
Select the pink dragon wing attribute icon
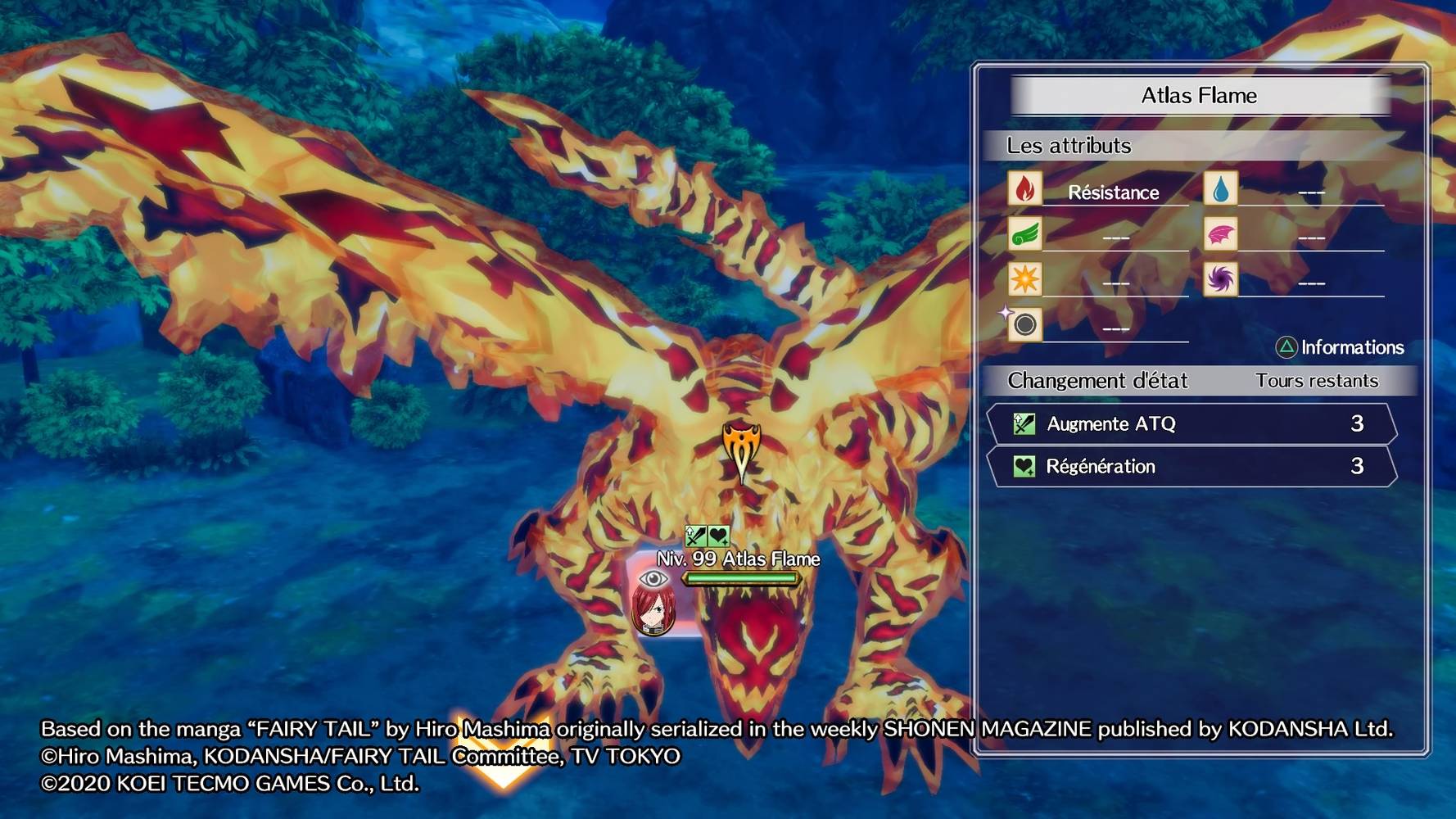point(1220,235)
